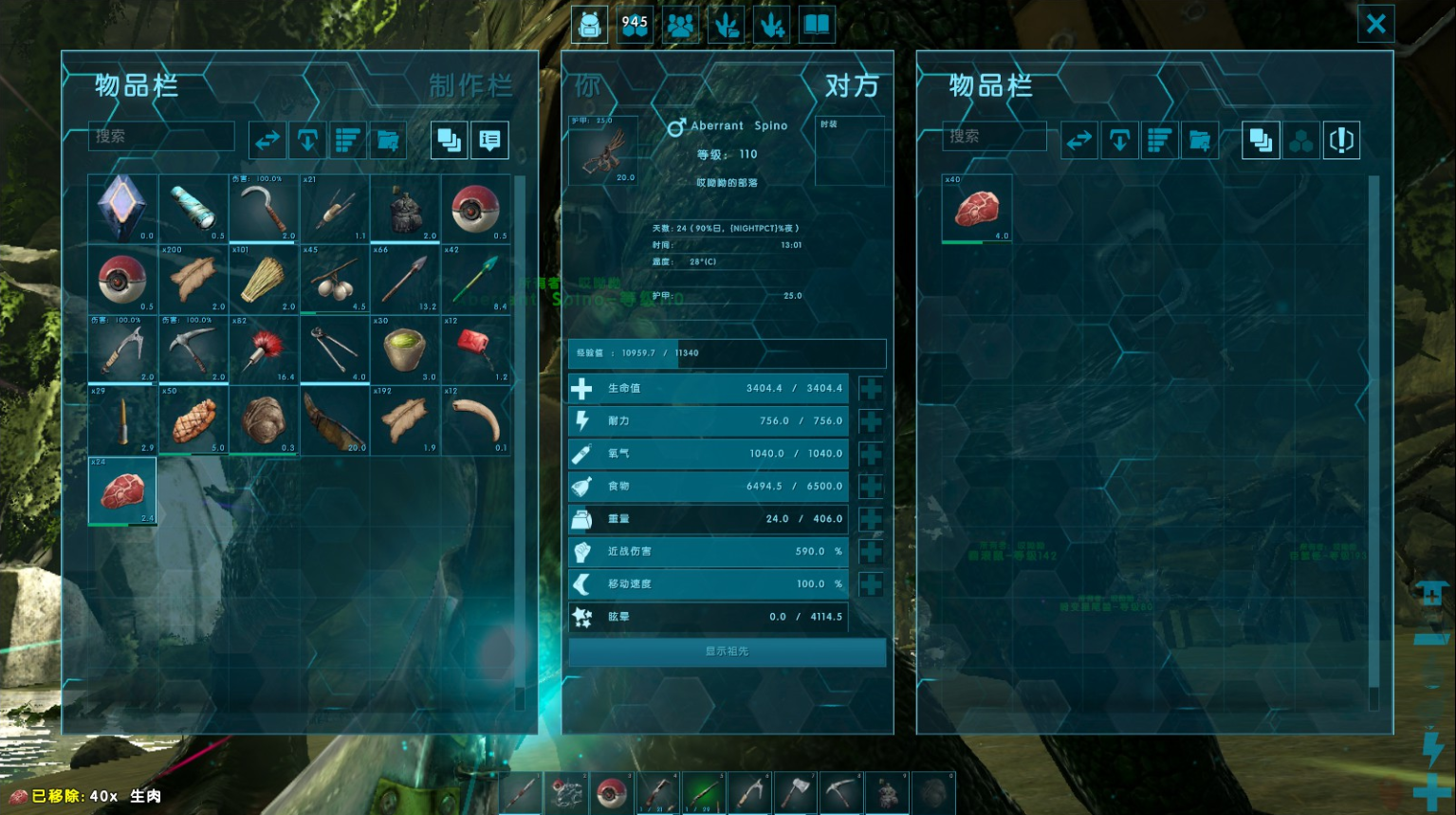Select the x101 thatch bundle slot

(x=264, y=279)
